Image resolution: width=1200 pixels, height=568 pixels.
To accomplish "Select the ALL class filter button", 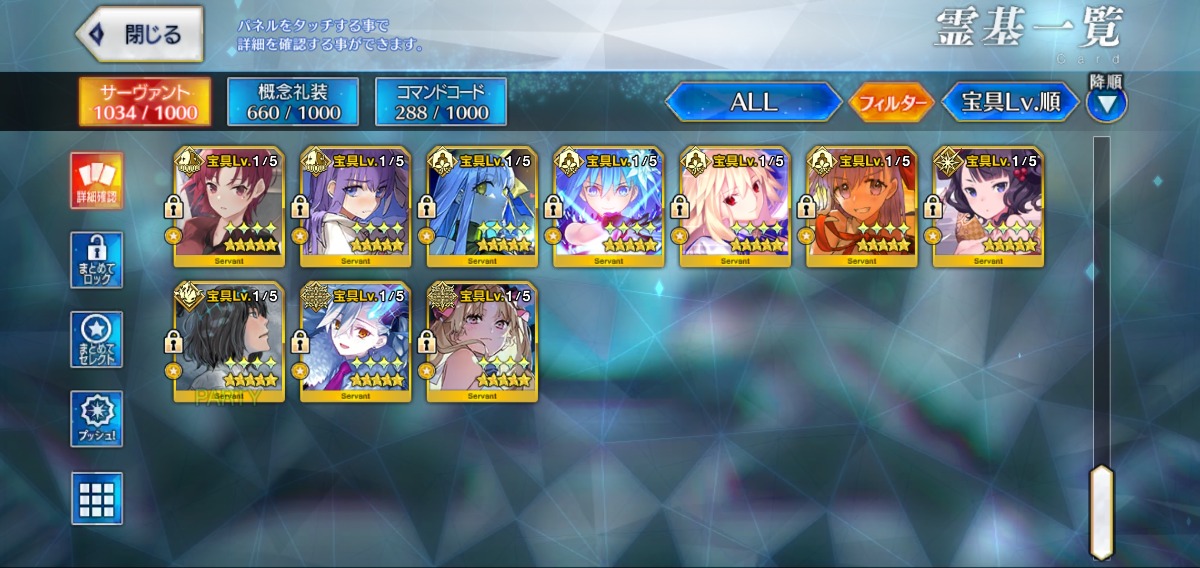I will pyautogui.click(x=753, y=102).
